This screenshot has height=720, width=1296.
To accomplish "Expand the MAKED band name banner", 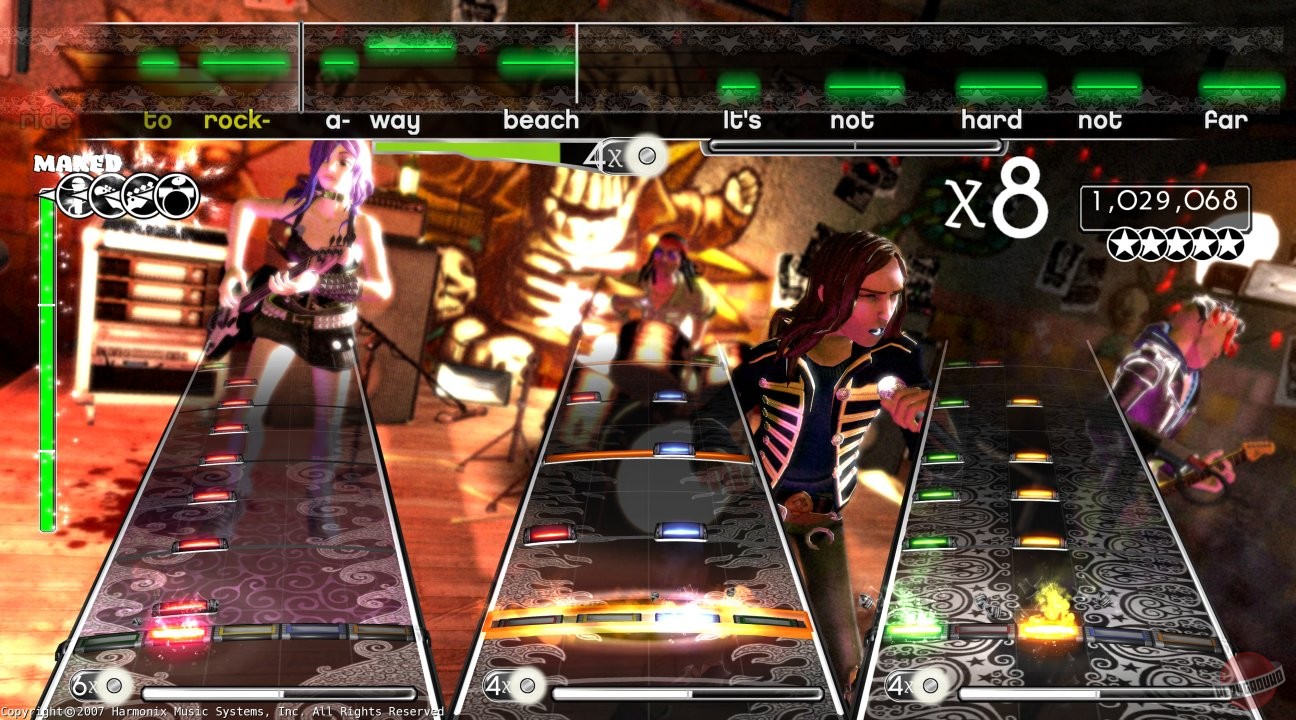I will 76,160.
